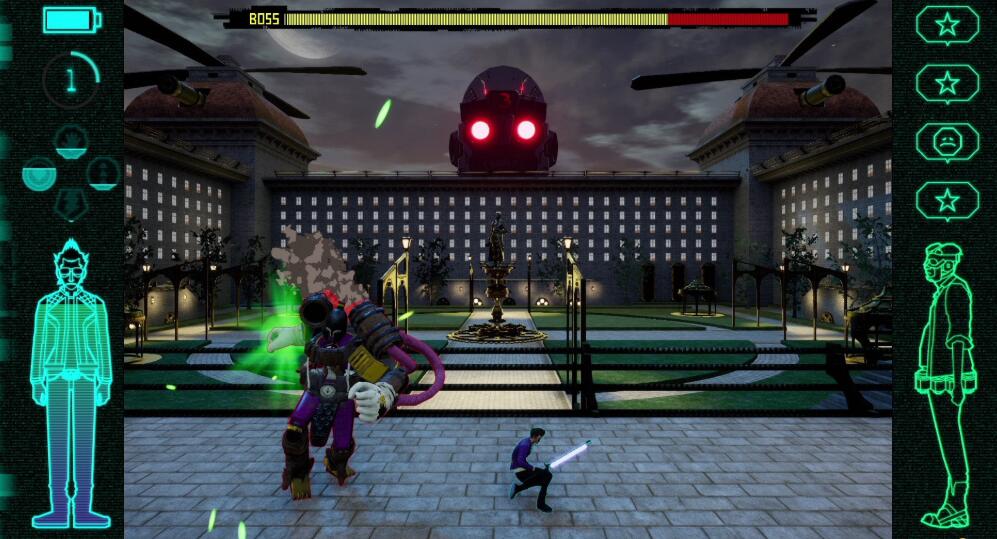
Task: Trigger the upward arrow ability icon
Action: click(x=103, y=173)
